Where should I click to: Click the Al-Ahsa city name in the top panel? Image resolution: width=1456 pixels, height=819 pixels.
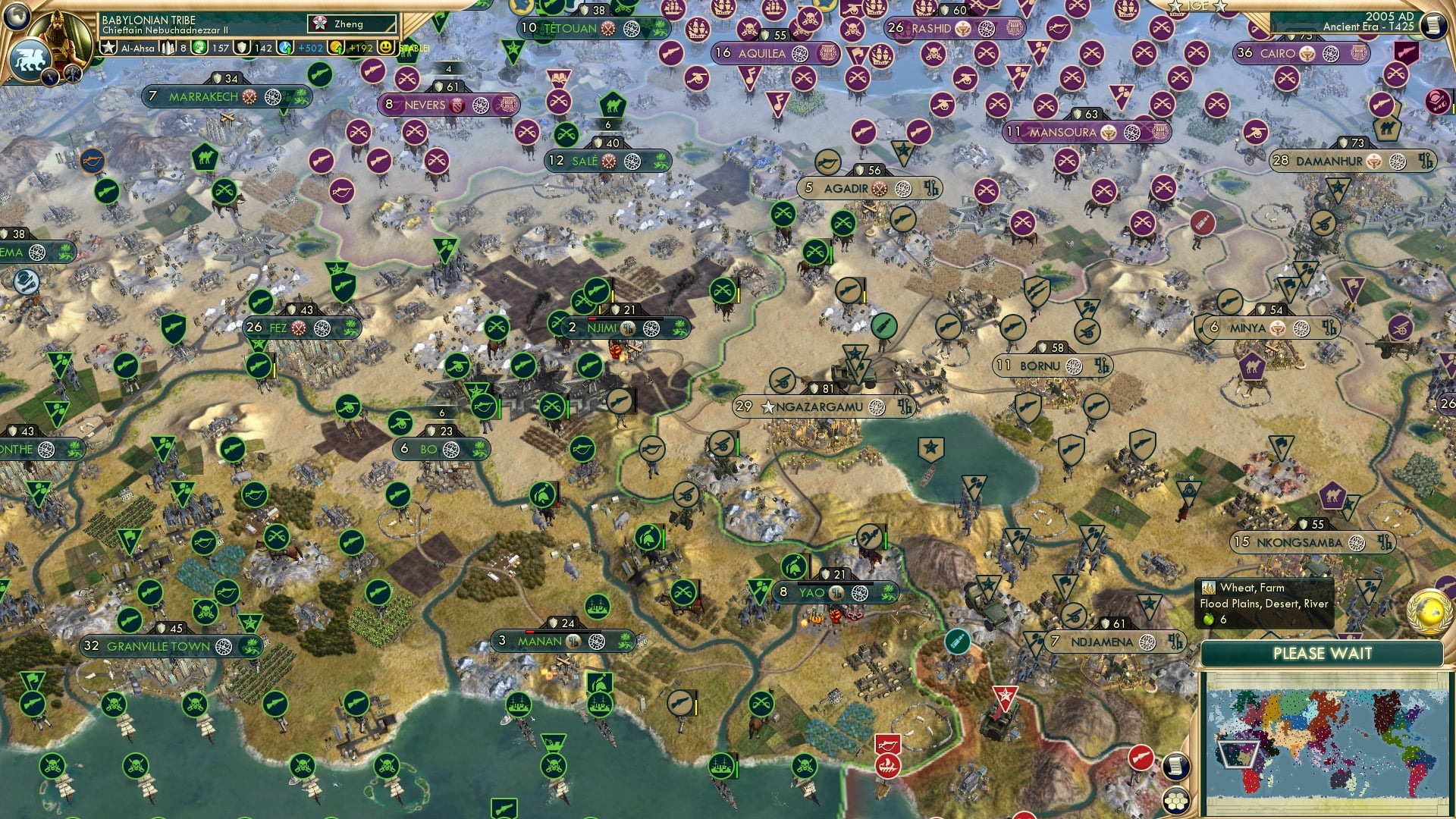tap(139, 48)
